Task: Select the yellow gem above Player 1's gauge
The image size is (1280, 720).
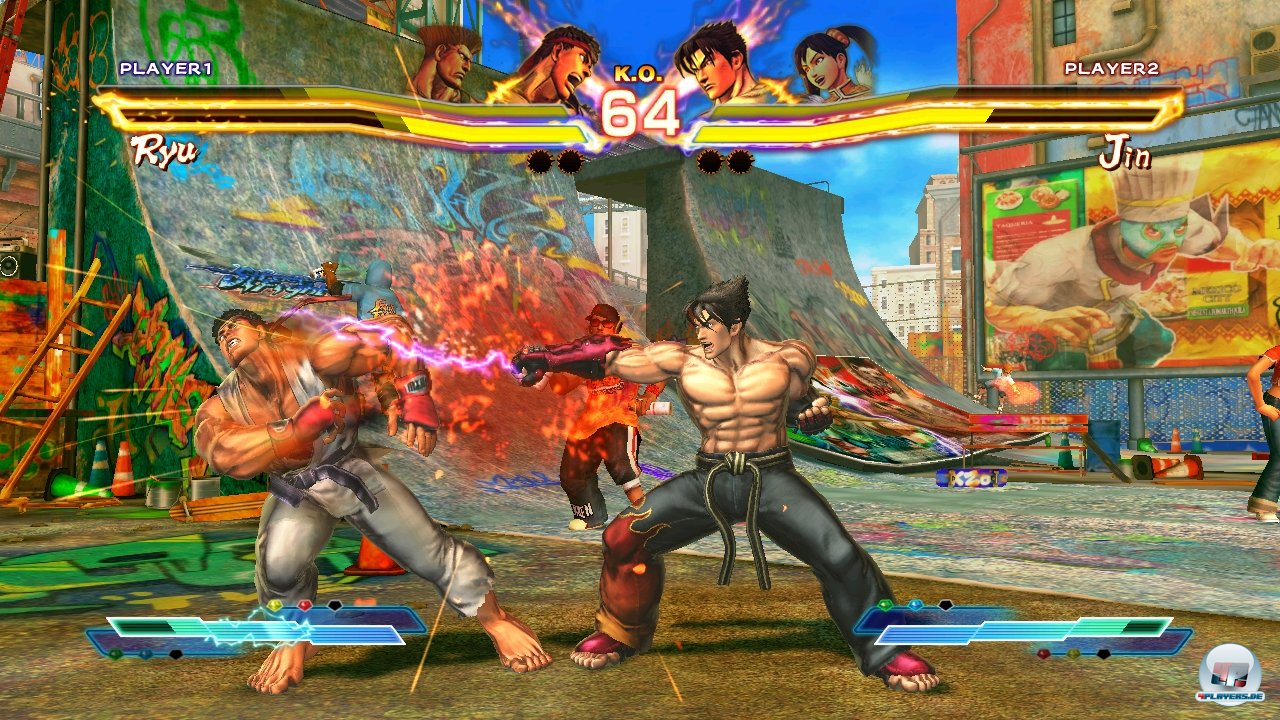Action: point(274,604)
